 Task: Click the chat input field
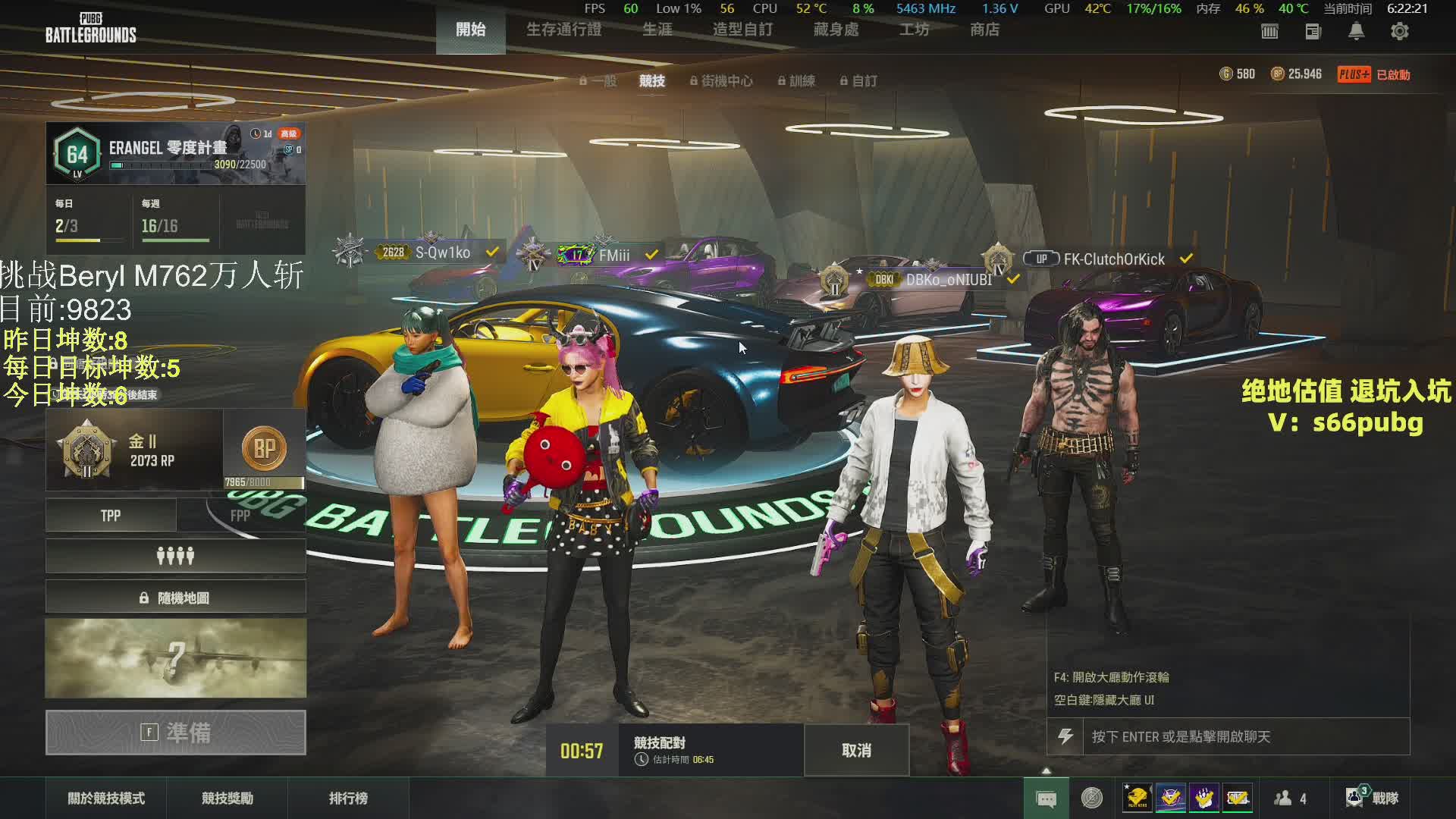pyautogui.click(x=1244, y=736)
